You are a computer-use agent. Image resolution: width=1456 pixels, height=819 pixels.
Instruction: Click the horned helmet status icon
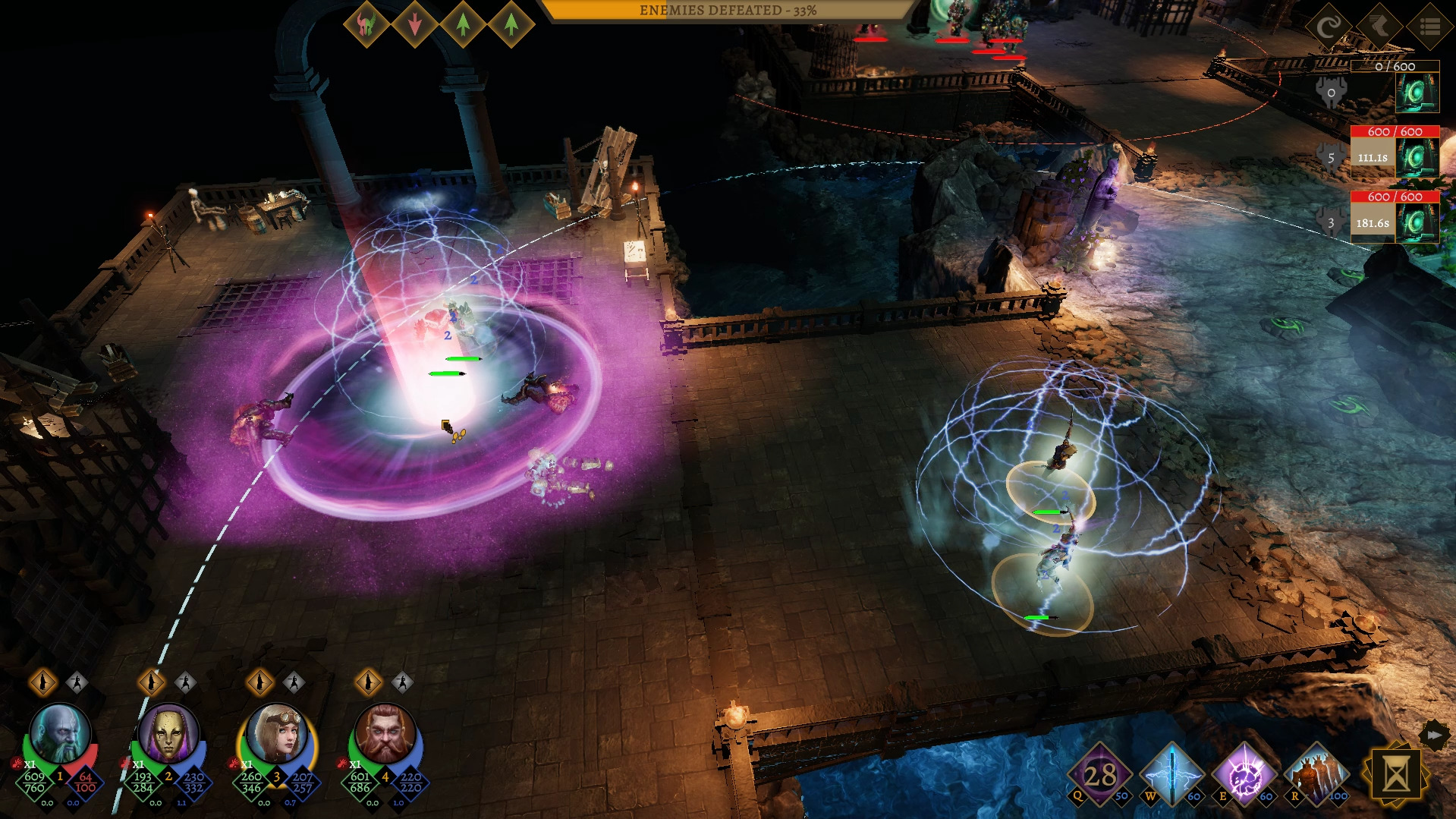coord(366,25)
